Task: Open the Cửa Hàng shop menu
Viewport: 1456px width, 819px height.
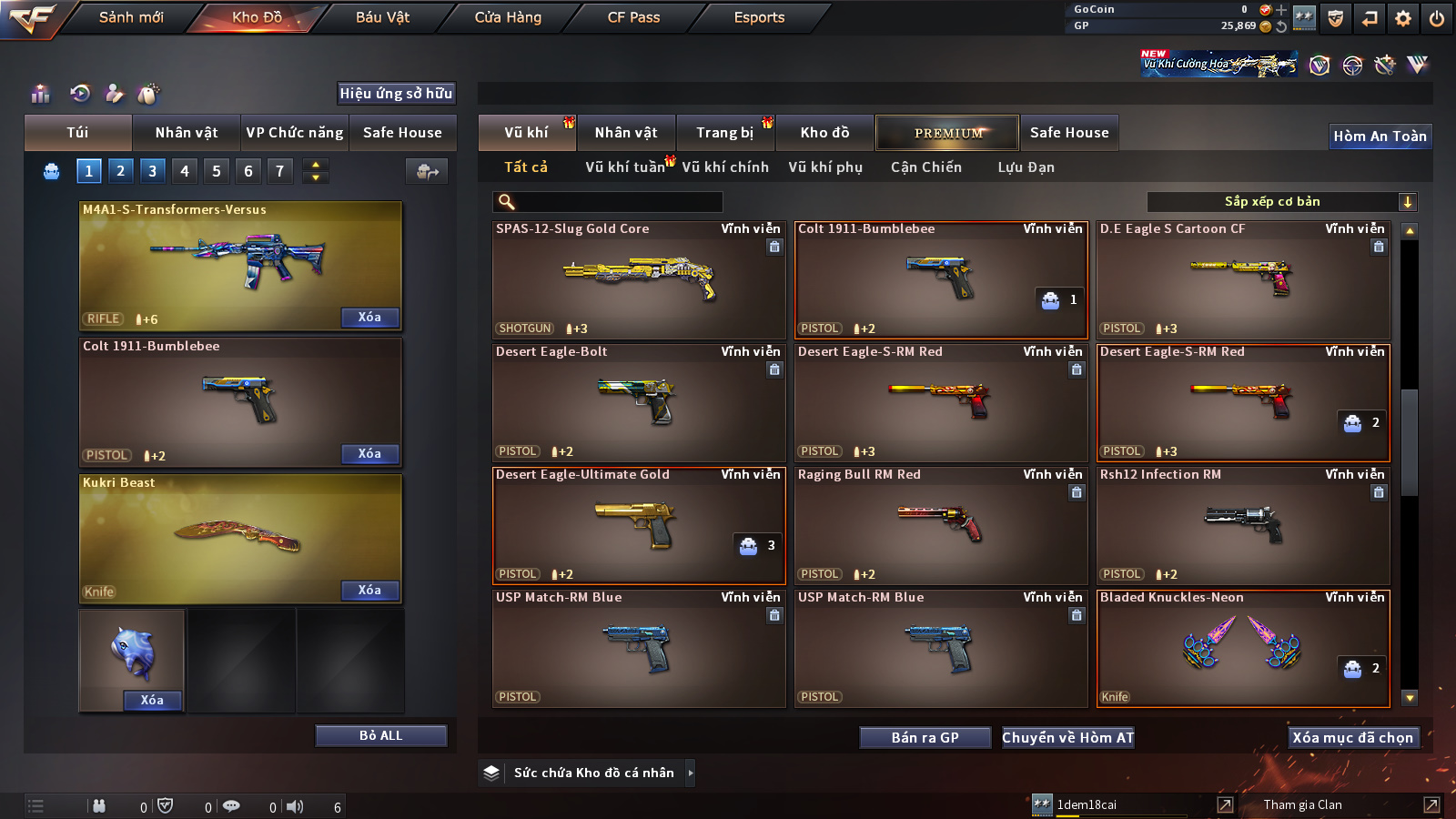Action: pos(508,17)
